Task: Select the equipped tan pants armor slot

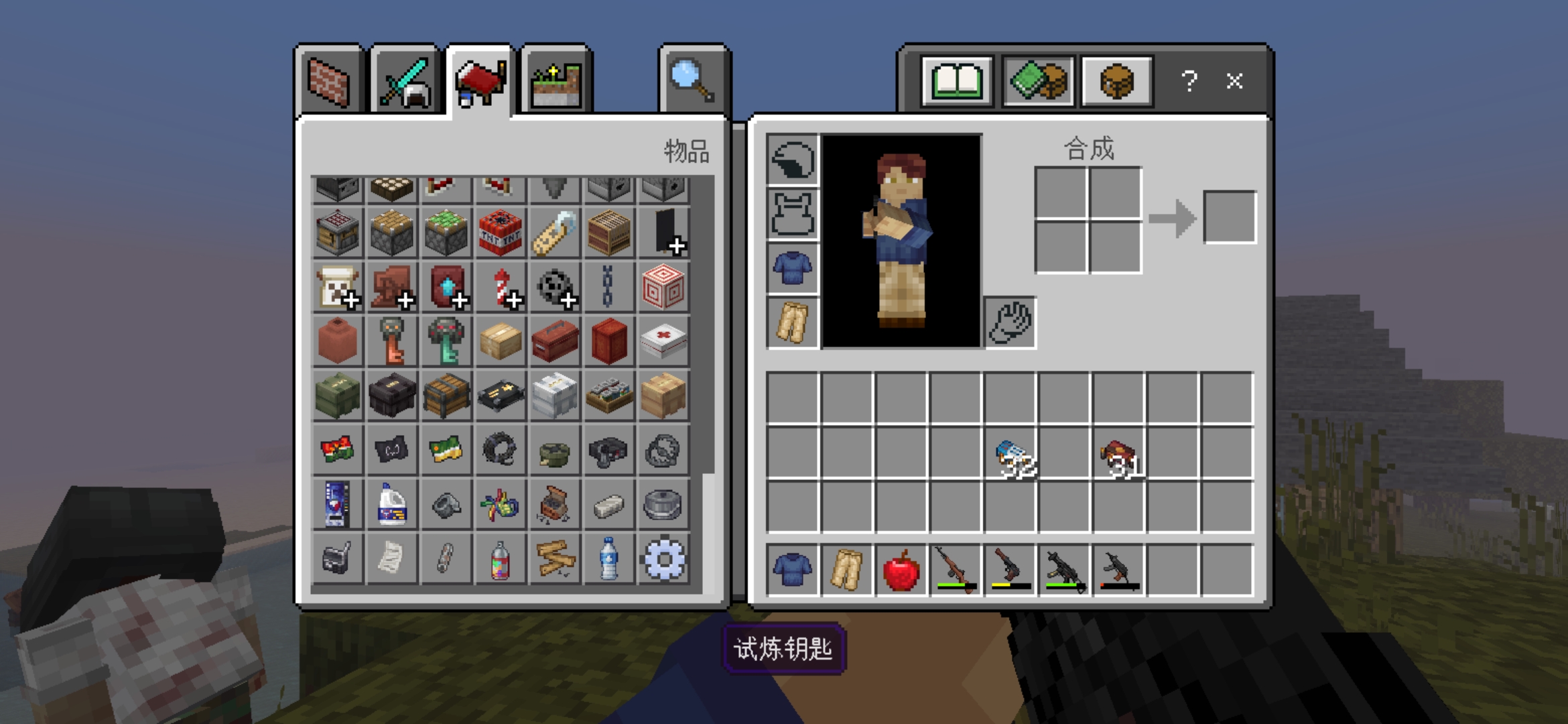Action: [793, 322]
